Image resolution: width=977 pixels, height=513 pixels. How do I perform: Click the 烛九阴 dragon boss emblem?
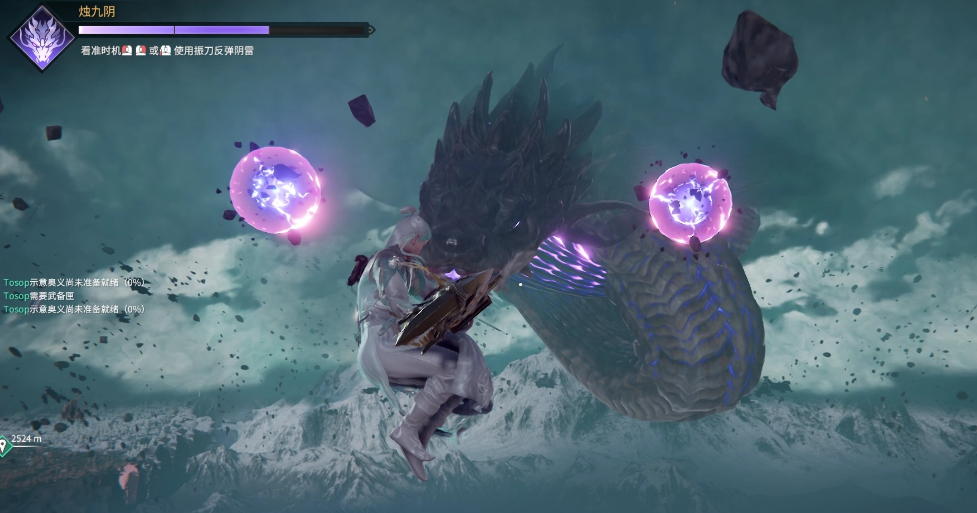(40, 38)
